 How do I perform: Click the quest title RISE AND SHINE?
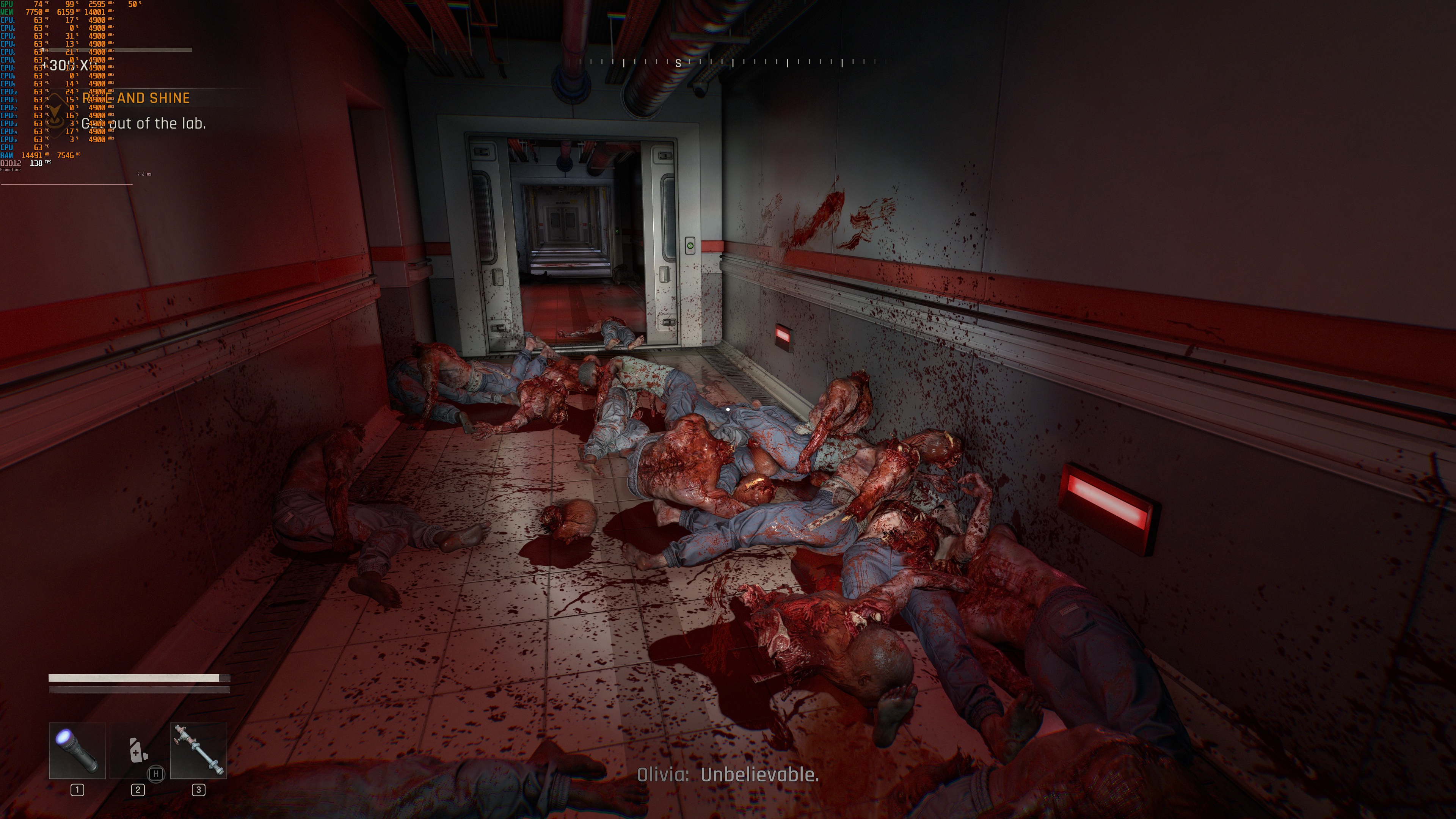(x=136, y=97)
